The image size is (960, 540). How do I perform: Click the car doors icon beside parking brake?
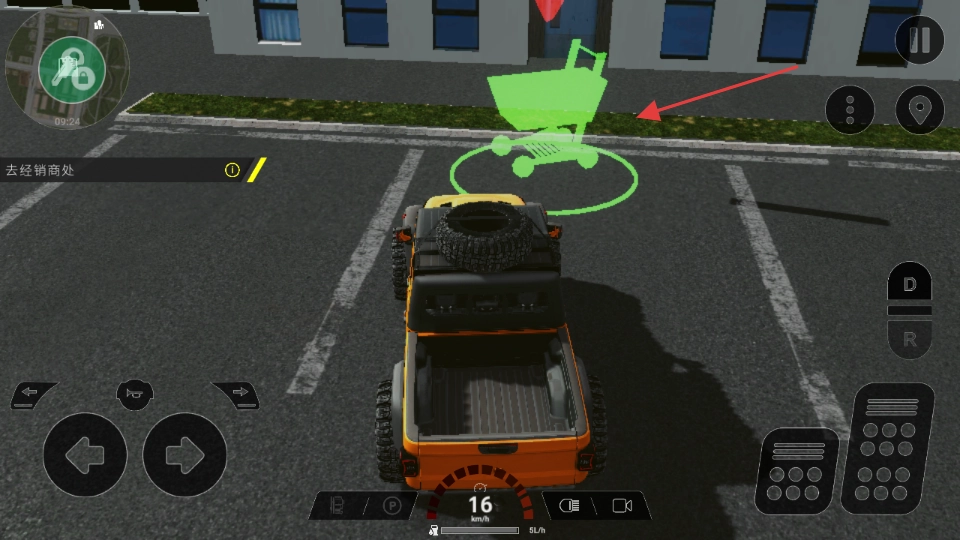(x=338, y=506)
